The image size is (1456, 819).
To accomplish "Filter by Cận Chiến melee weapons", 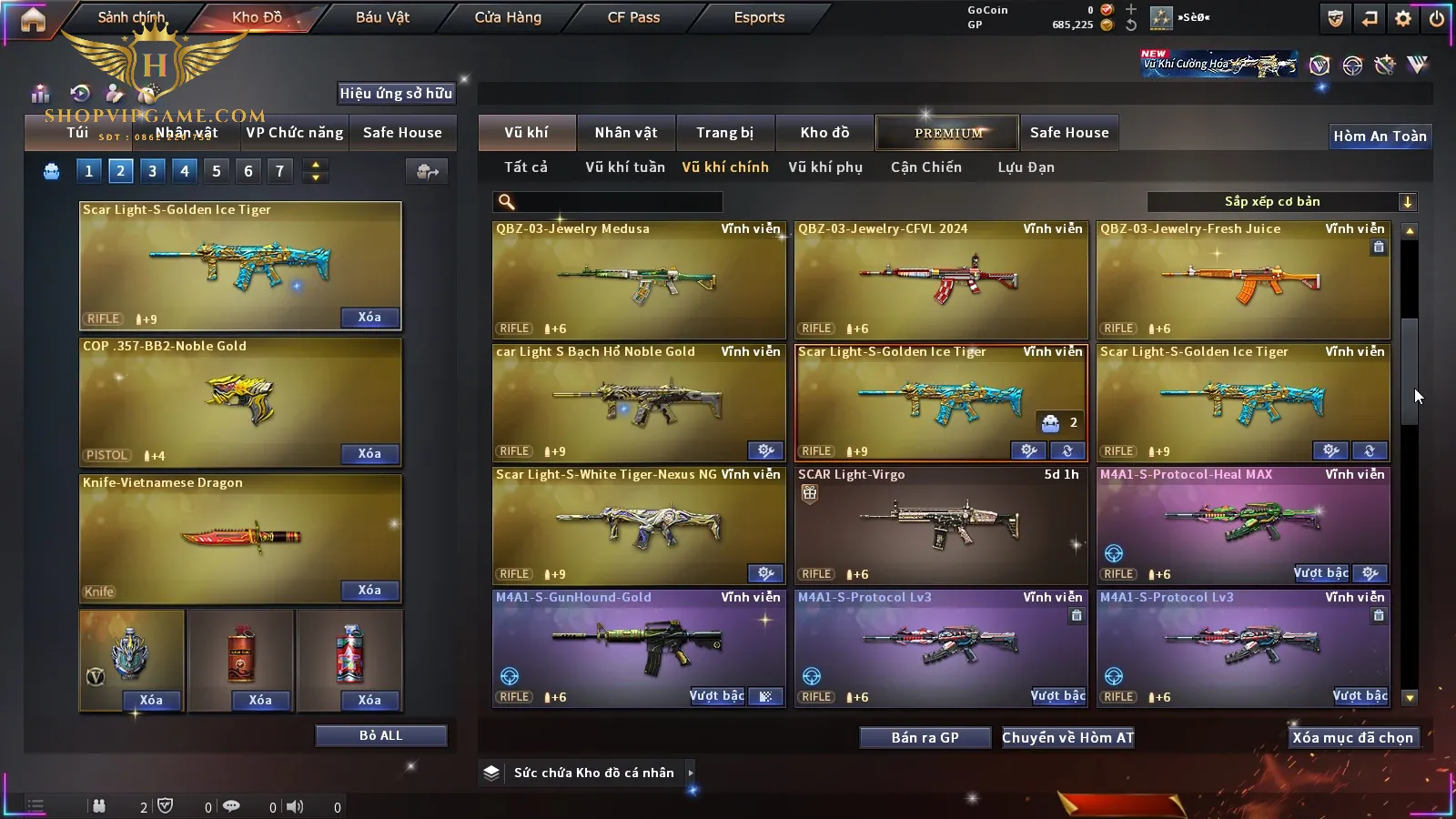I will pyautogui.click(x=925, y=167).
